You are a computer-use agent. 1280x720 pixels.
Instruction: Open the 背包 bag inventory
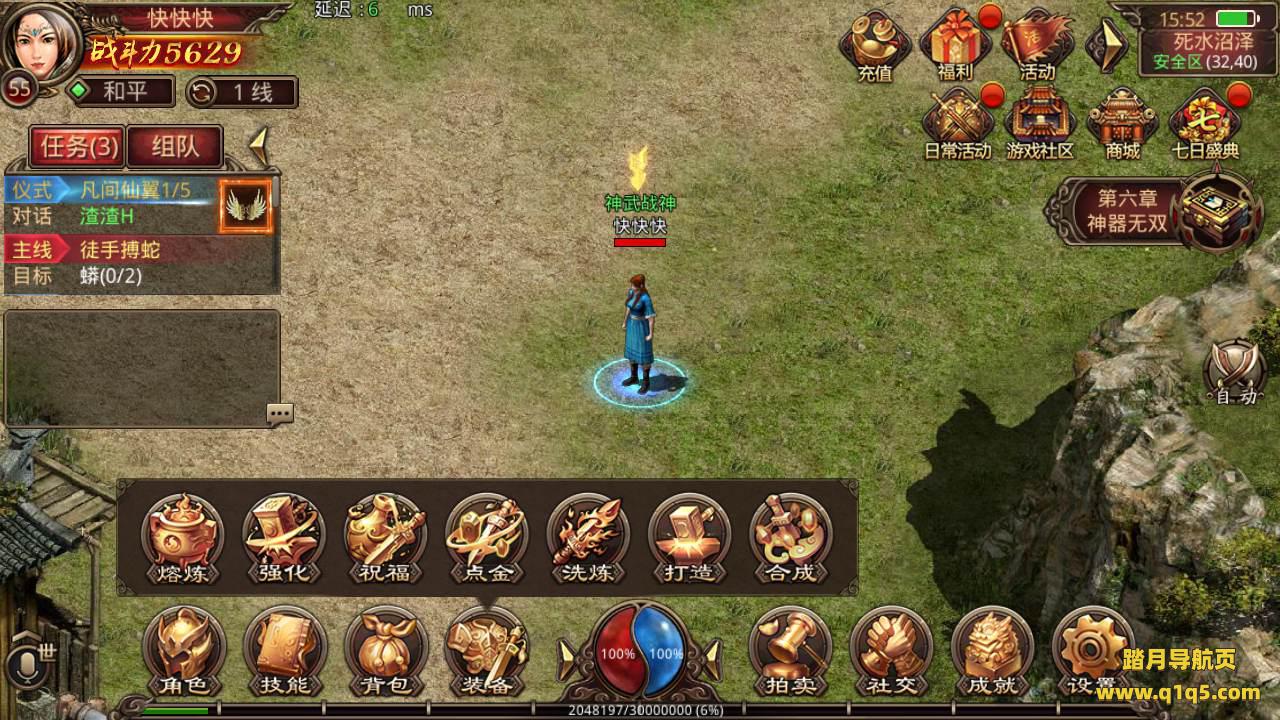(x=385, y=650)
